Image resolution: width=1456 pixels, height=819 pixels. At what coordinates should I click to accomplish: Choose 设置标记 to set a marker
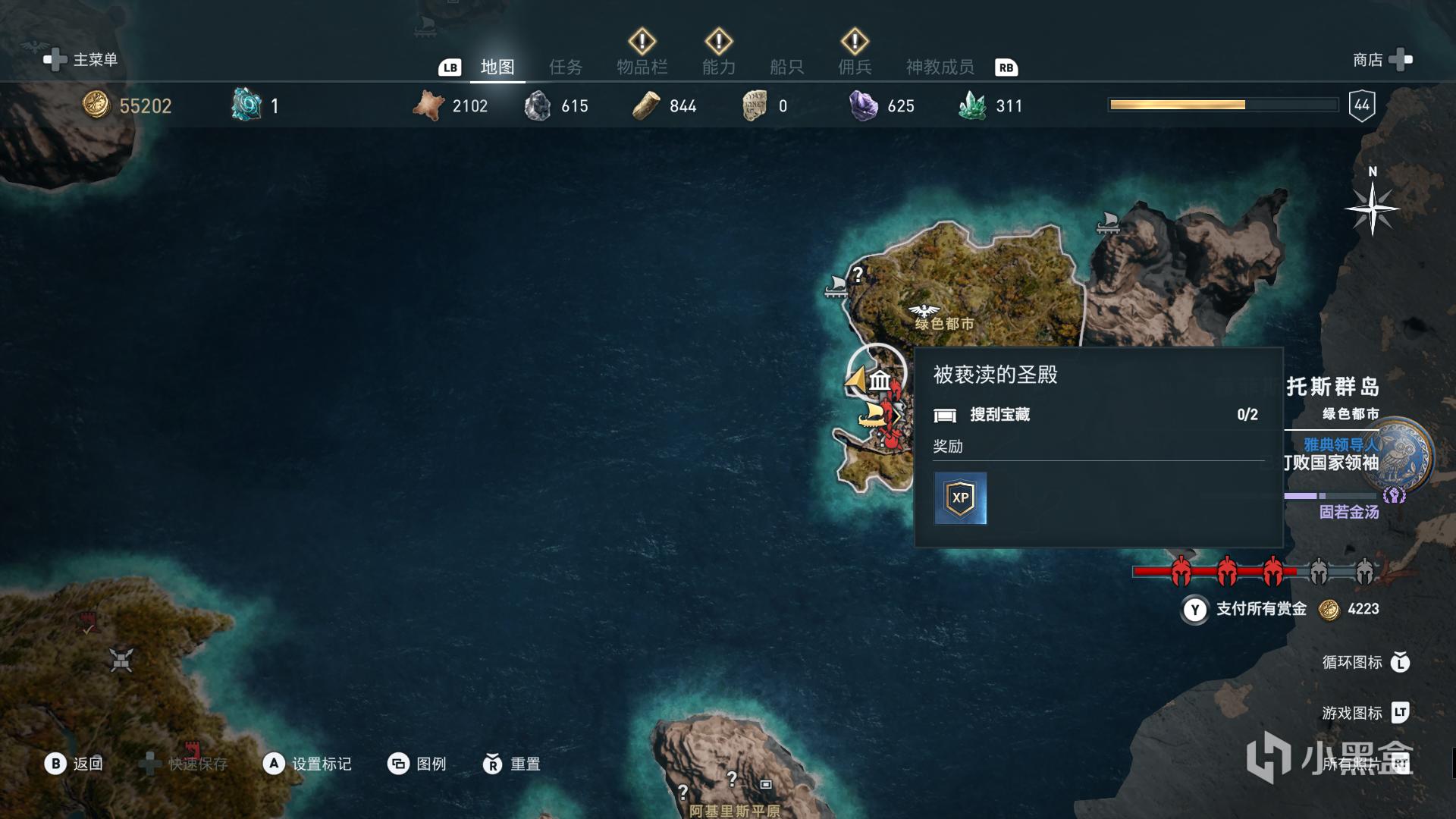pos(307,764)
